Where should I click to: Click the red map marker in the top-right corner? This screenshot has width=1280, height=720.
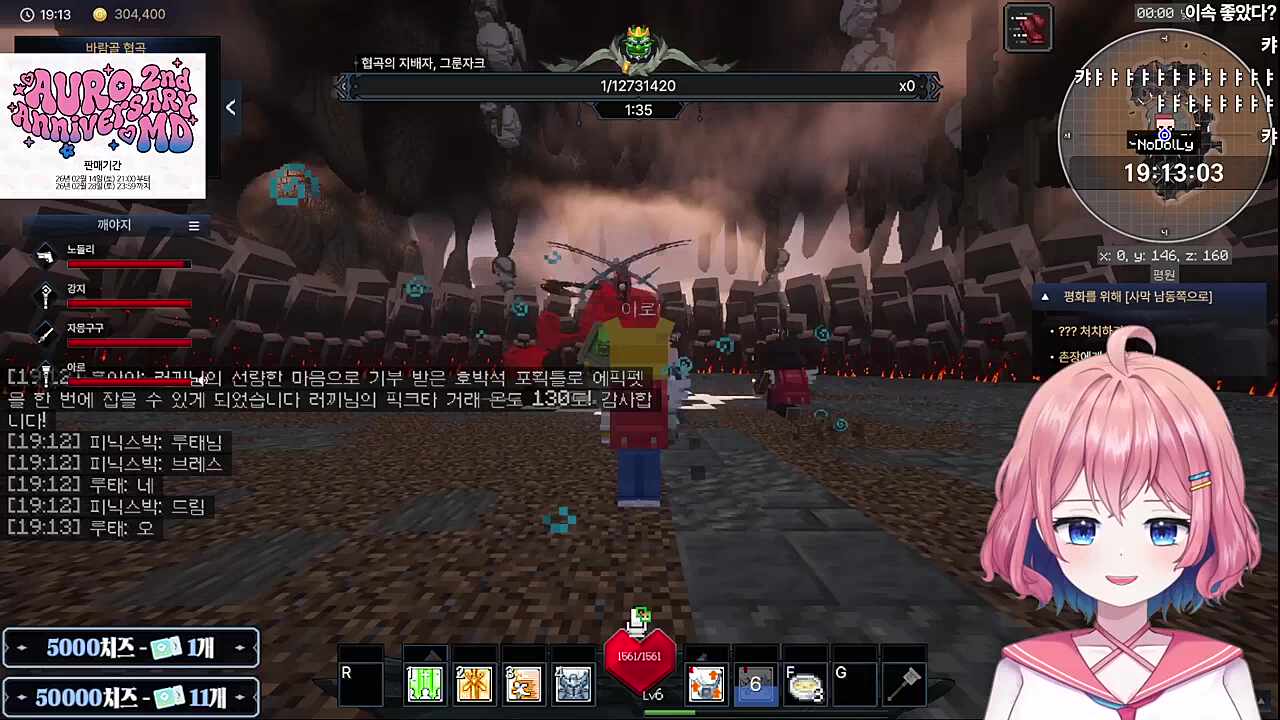coord(1029,26)
